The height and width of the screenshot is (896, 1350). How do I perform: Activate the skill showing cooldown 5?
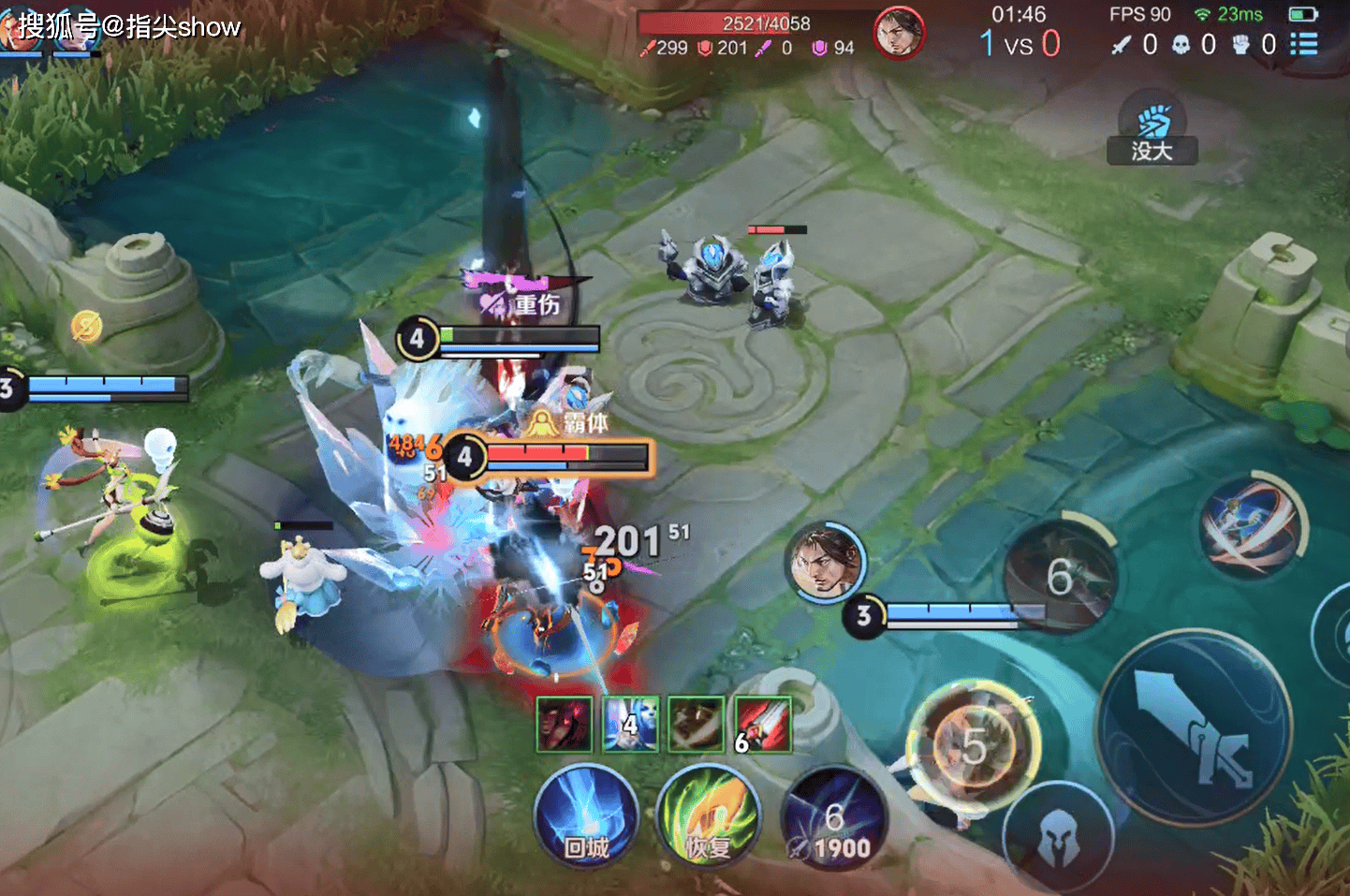974,746
